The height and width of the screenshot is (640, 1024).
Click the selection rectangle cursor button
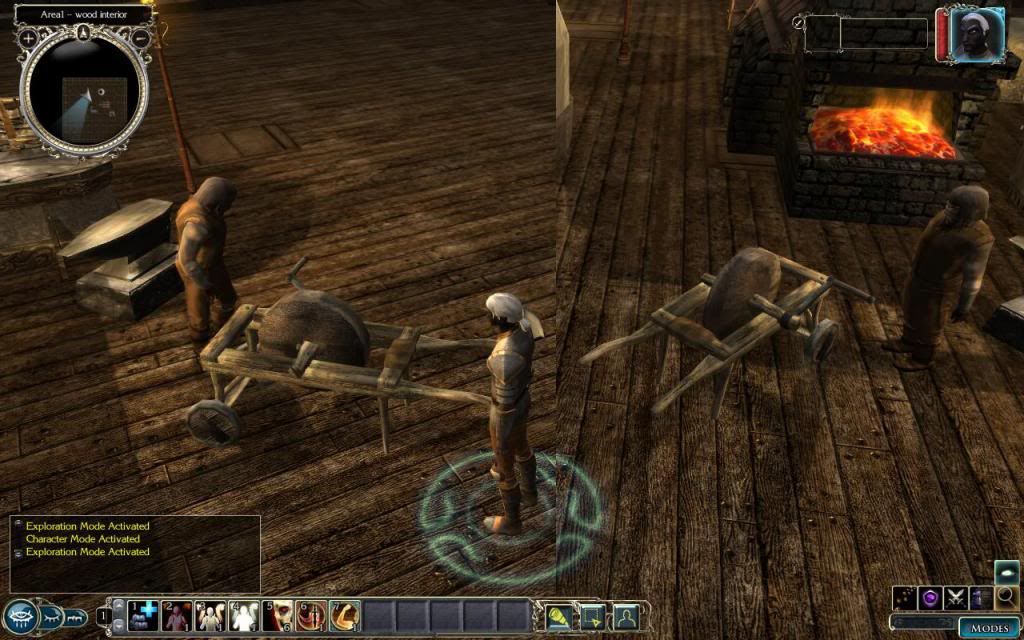coord(594,615)
